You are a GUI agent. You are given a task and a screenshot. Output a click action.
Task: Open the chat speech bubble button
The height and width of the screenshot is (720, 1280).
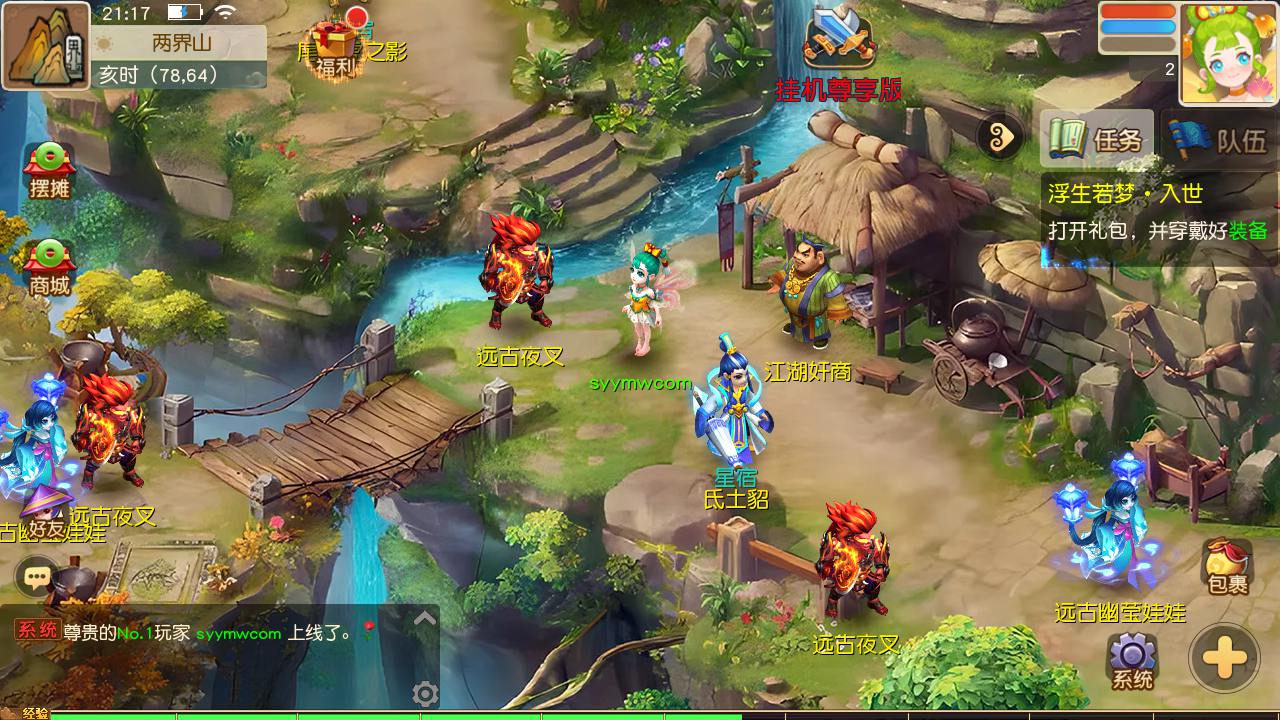pos(38,576)
